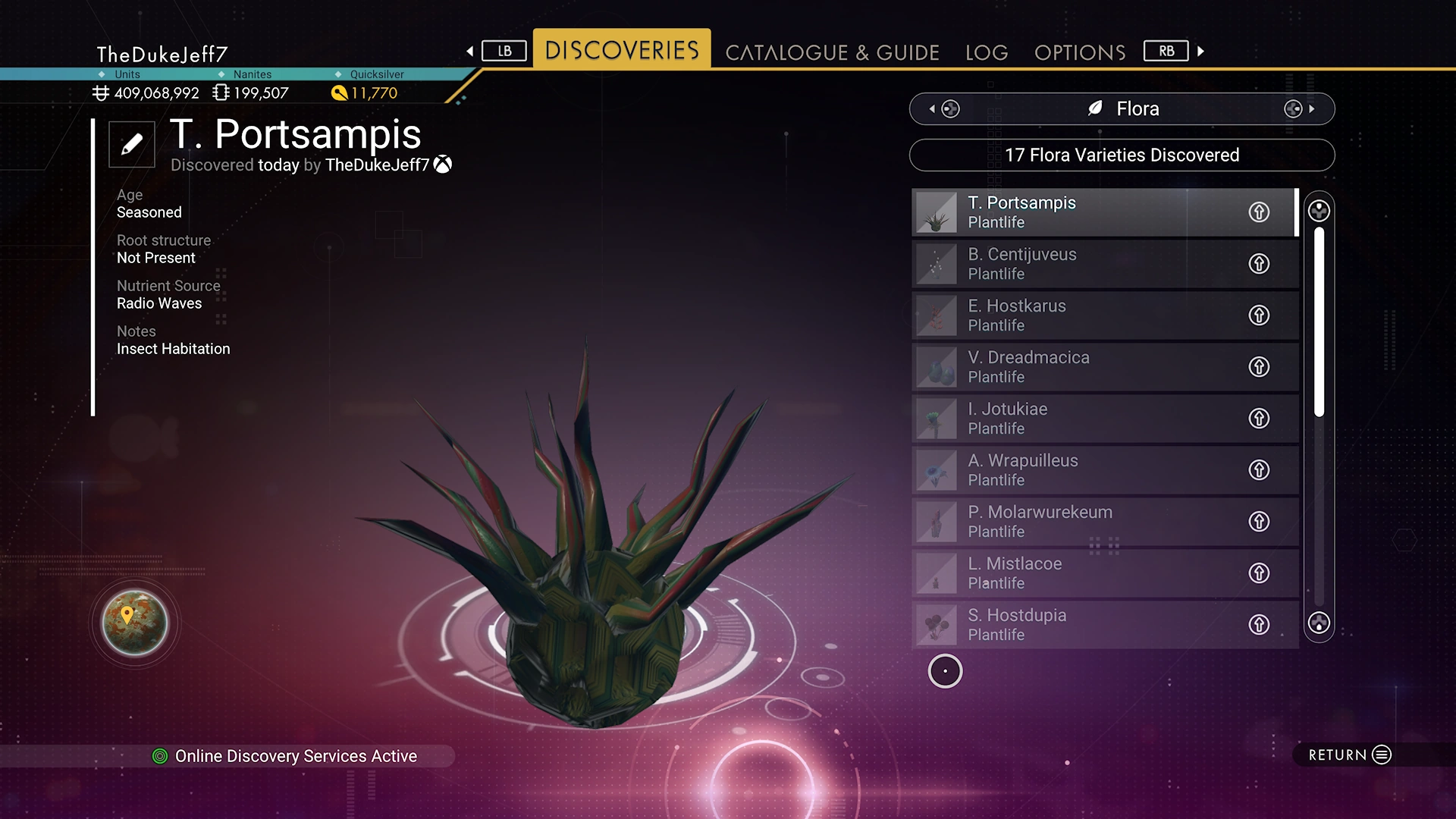Viewport: 1456px width, 819px height.
Task: Open the Log tab
Action: coord(987,52)
